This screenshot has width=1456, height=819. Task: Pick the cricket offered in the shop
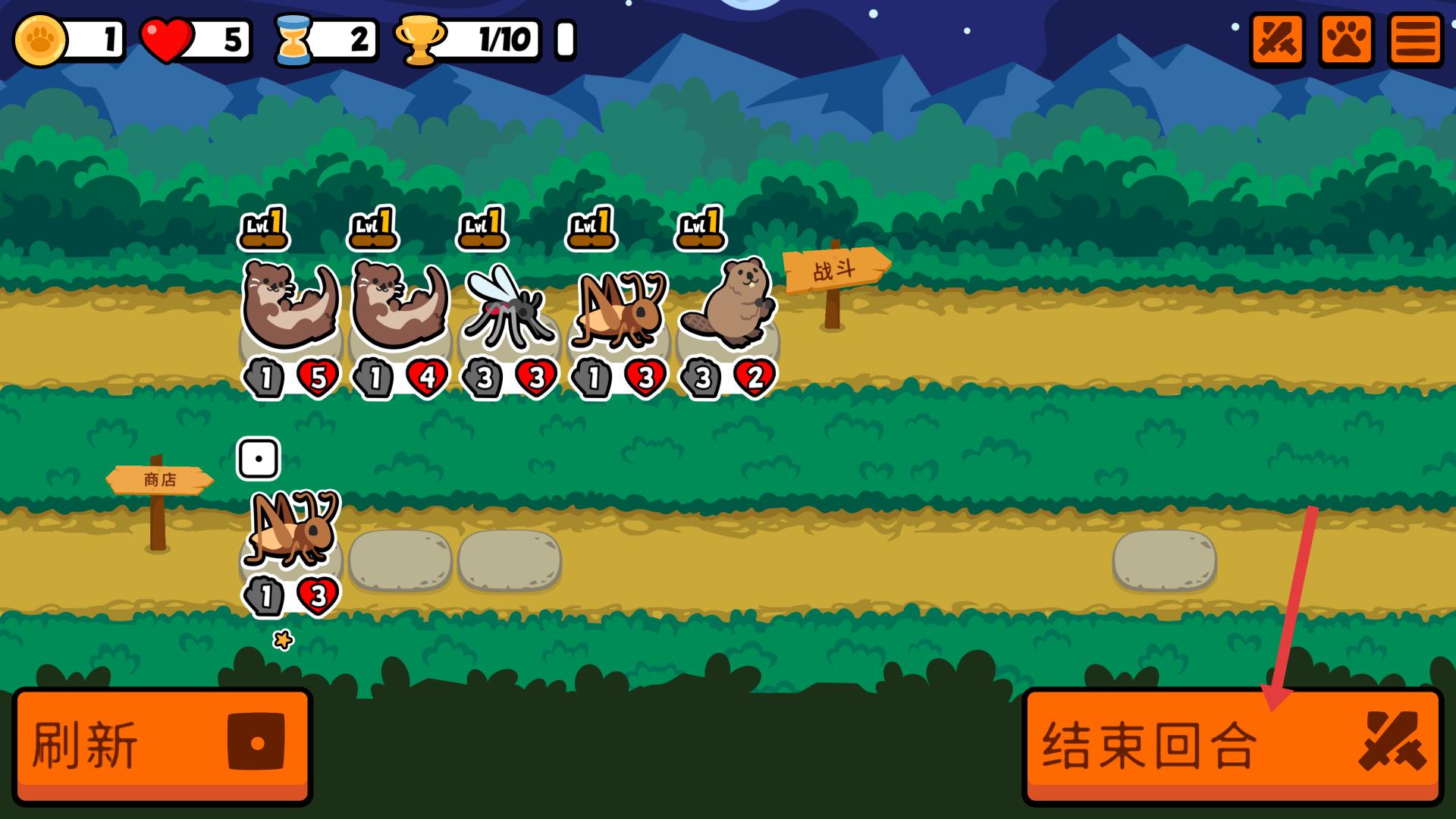tap(291, 529)
